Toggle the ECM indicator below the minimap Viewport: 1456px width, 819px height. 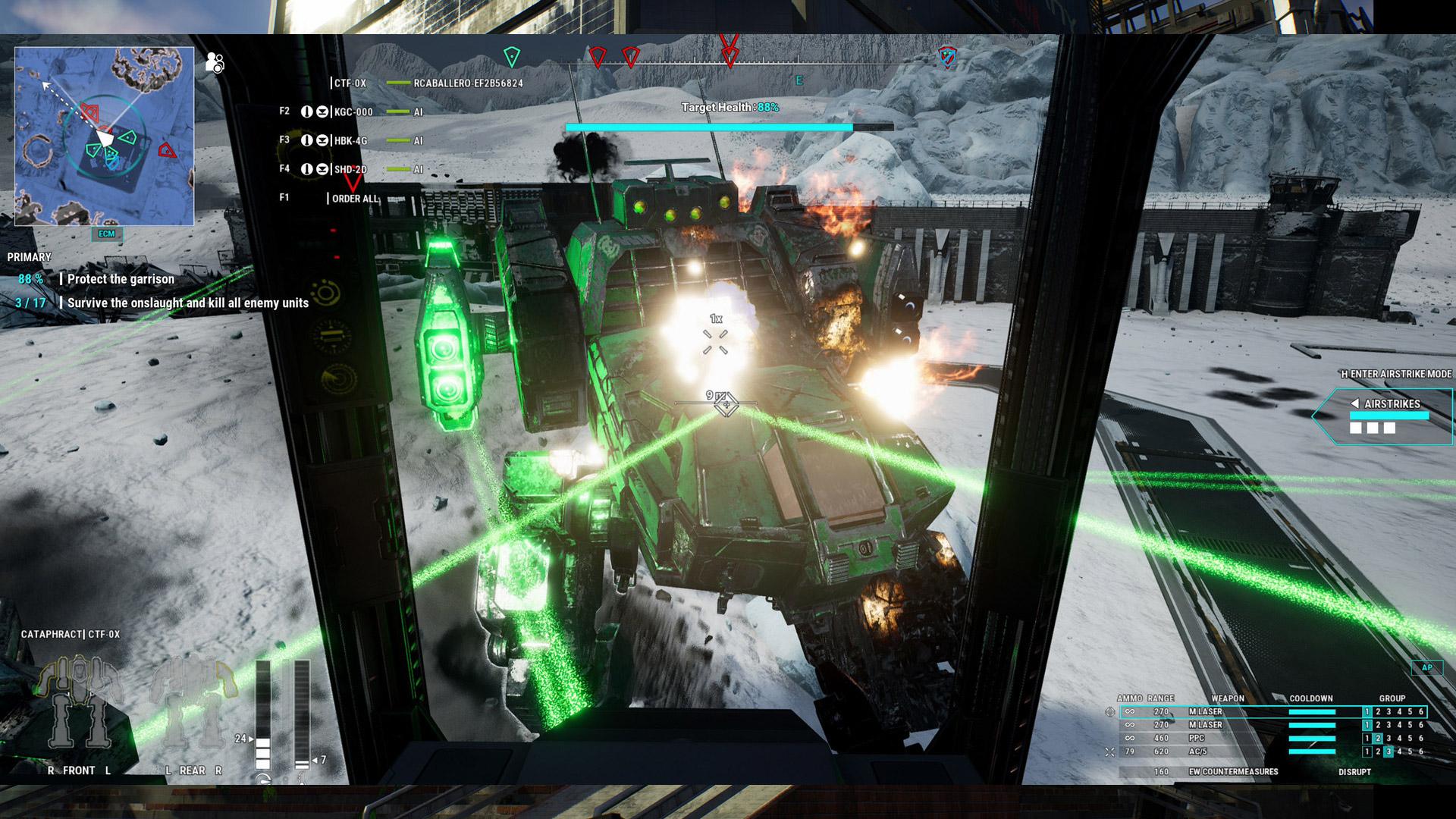coord(107,234)
